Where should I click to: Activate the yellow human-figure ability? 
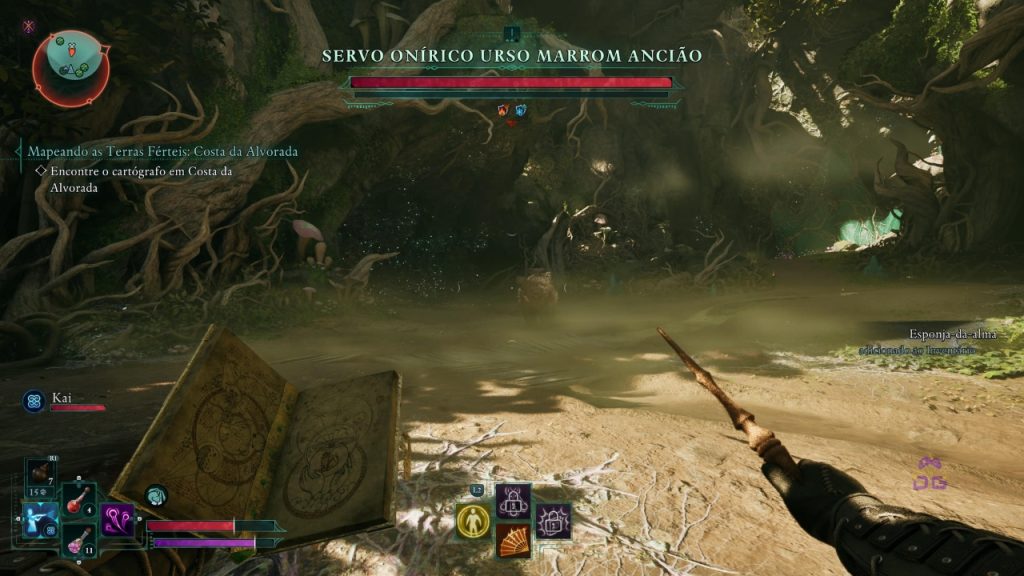pyautogui.click(x=473, y=521)
